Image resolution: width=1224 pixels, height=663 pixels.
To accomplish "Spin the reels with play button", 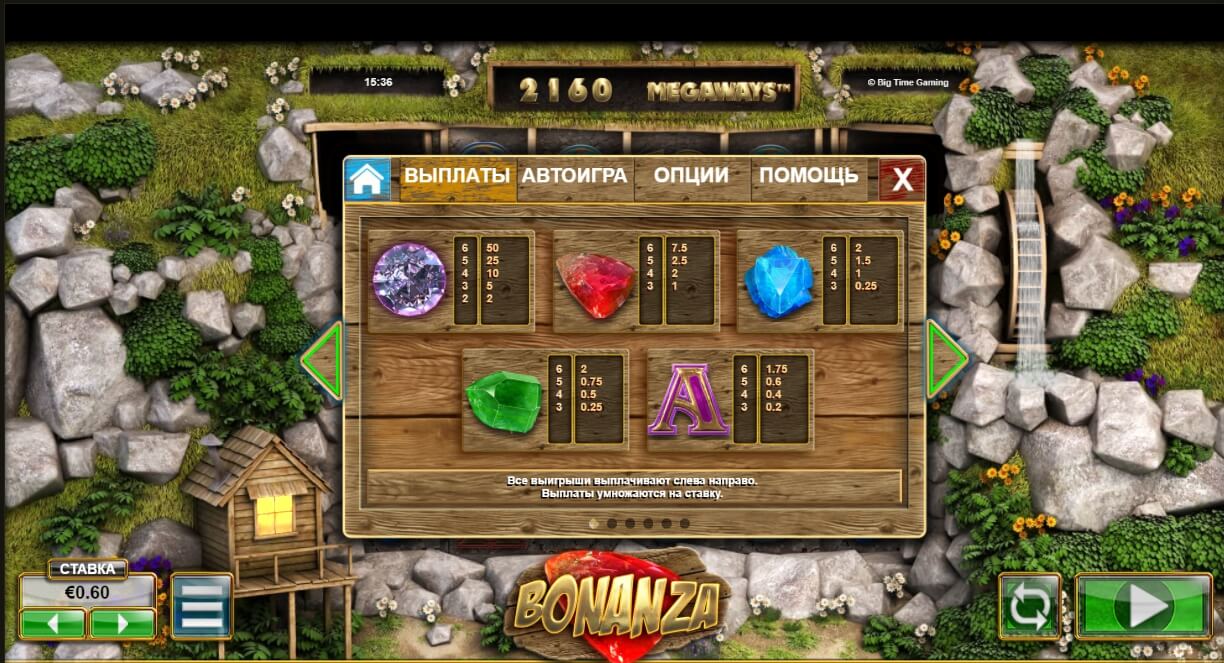I will pos(1143,605).
